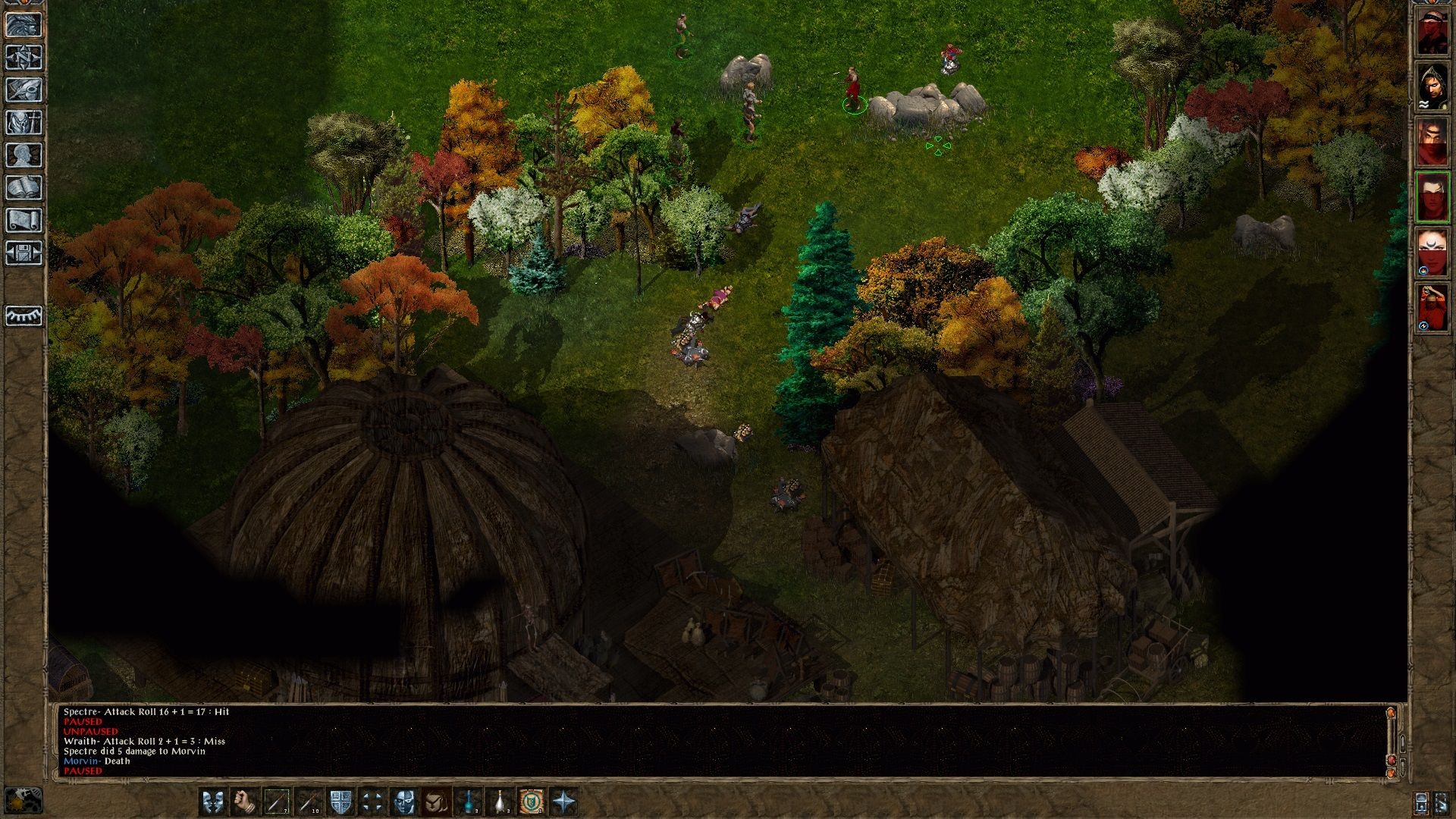Use the white flask quick item
The image size is (1456, 819).
500,802
